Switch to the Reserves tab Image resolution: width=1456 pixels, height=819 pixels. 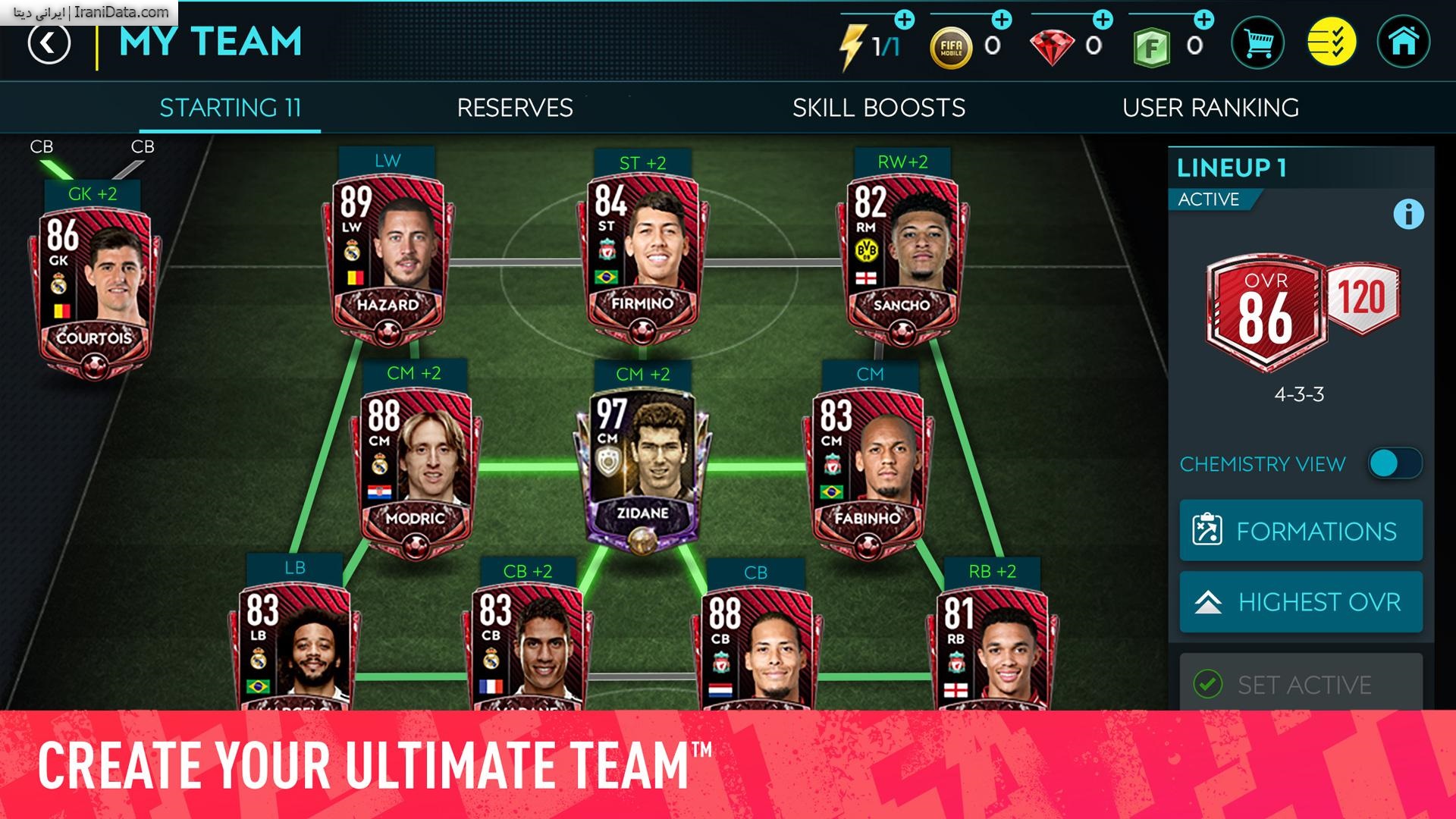pos(513,108)
